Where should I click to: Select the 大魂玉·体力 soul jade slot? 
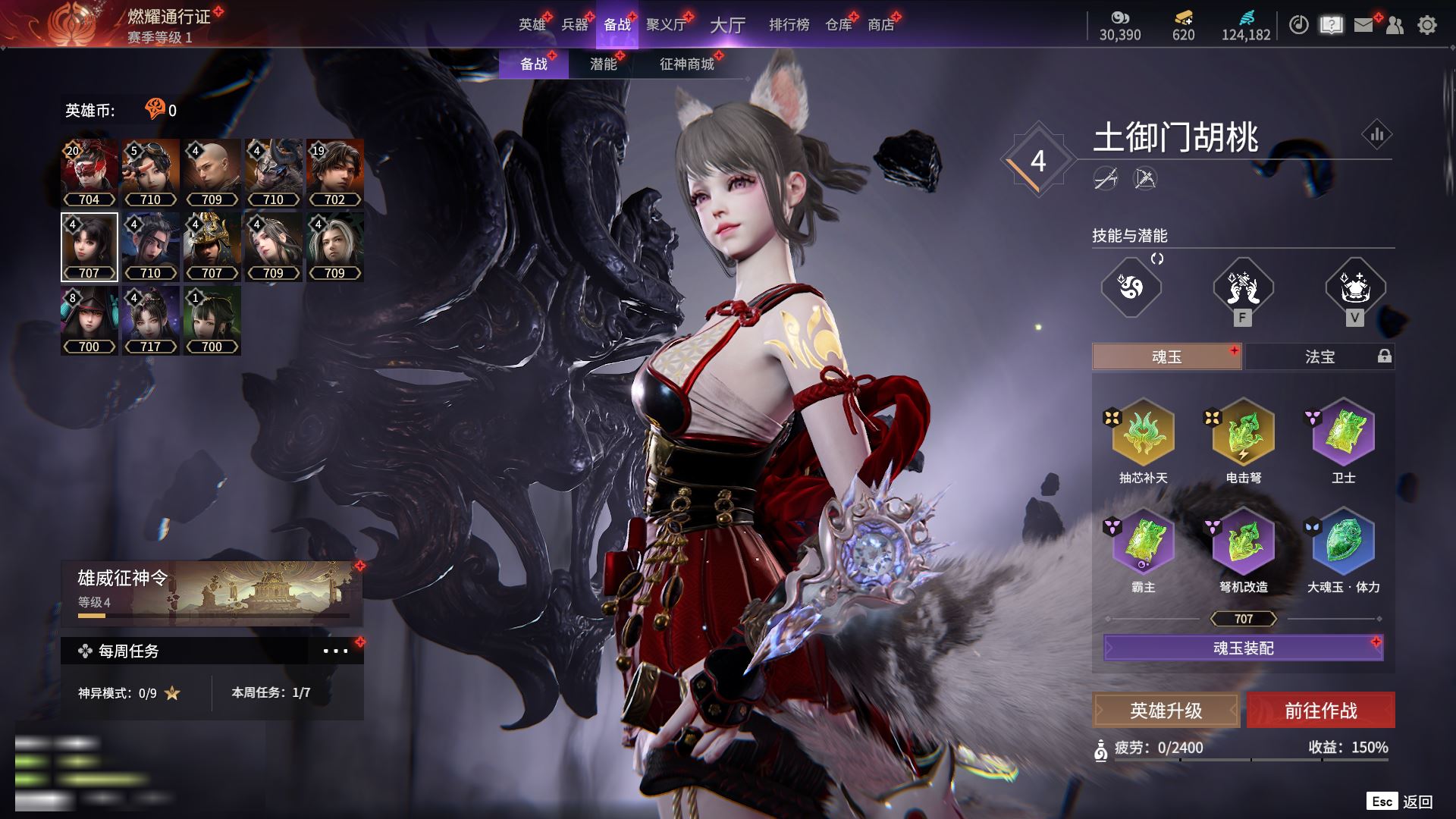coord(1343,543)
